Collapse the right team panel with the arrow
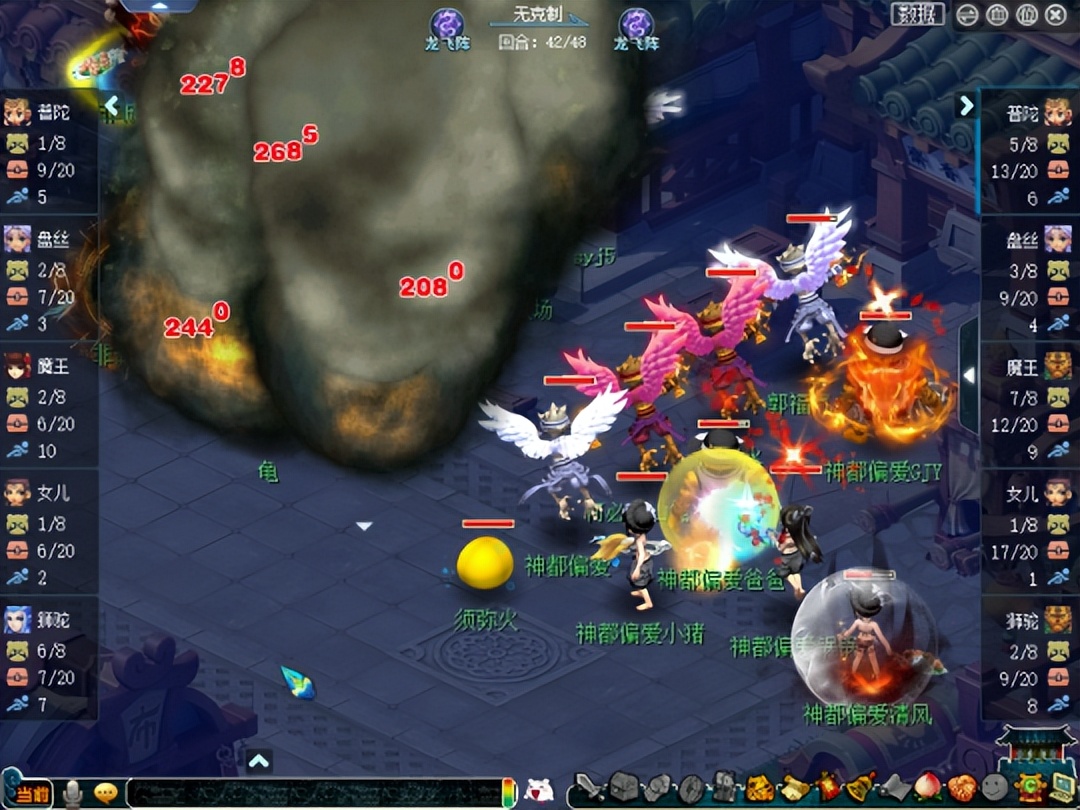The height and width of the screenshot is (810, 1080). pyautogui.click(x=966, y=105)
